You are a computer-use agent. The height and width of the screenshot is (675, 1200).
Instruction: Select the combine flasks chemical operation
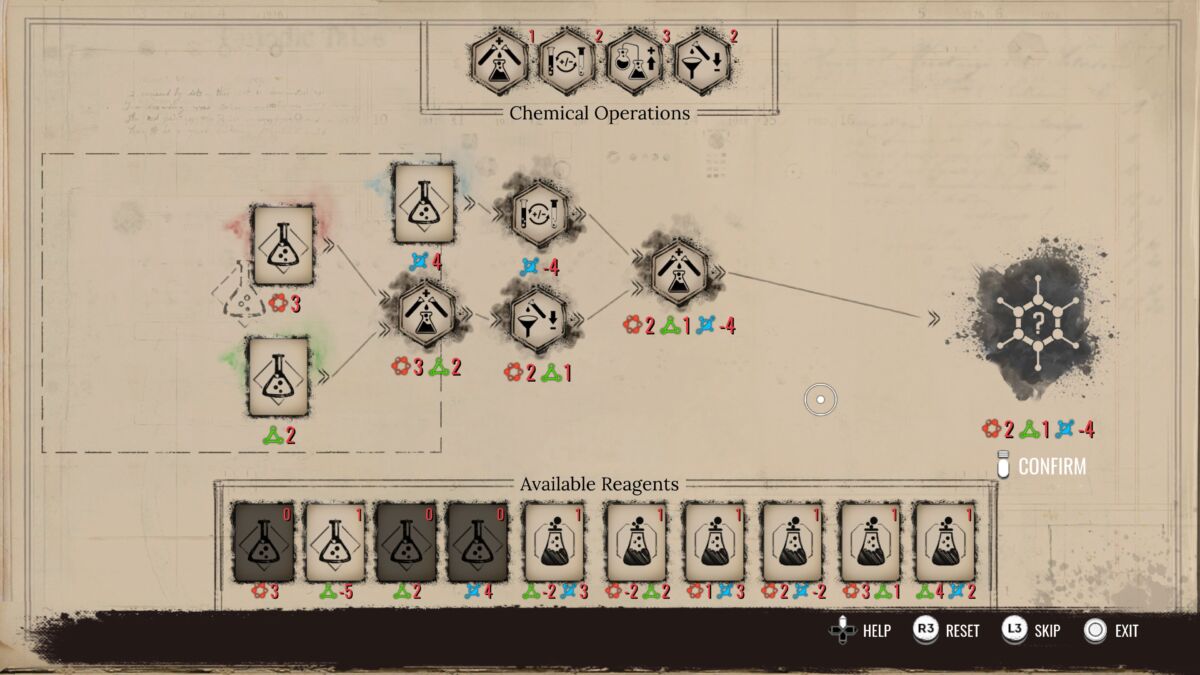499,62
